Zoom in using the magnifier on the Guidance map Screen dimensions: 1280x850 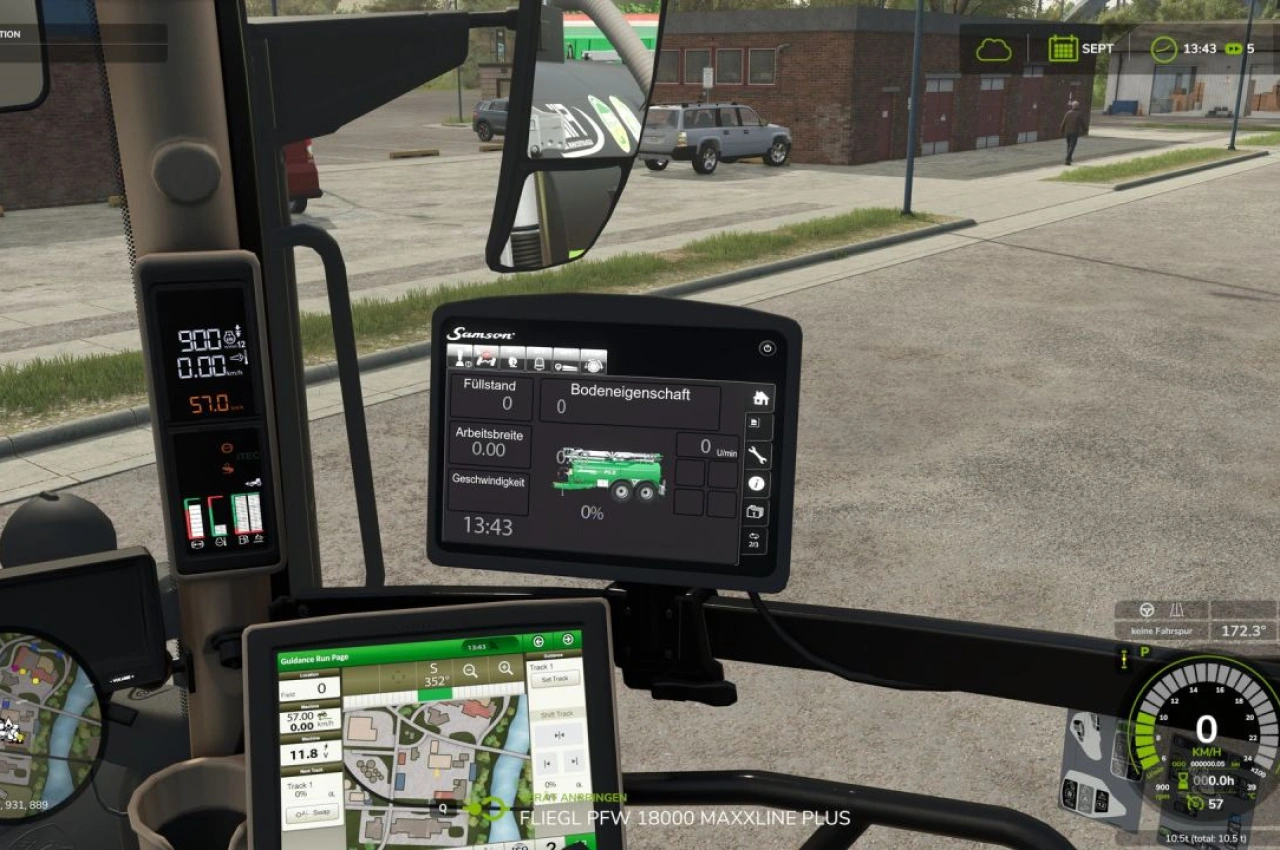(x=506, y=670)
